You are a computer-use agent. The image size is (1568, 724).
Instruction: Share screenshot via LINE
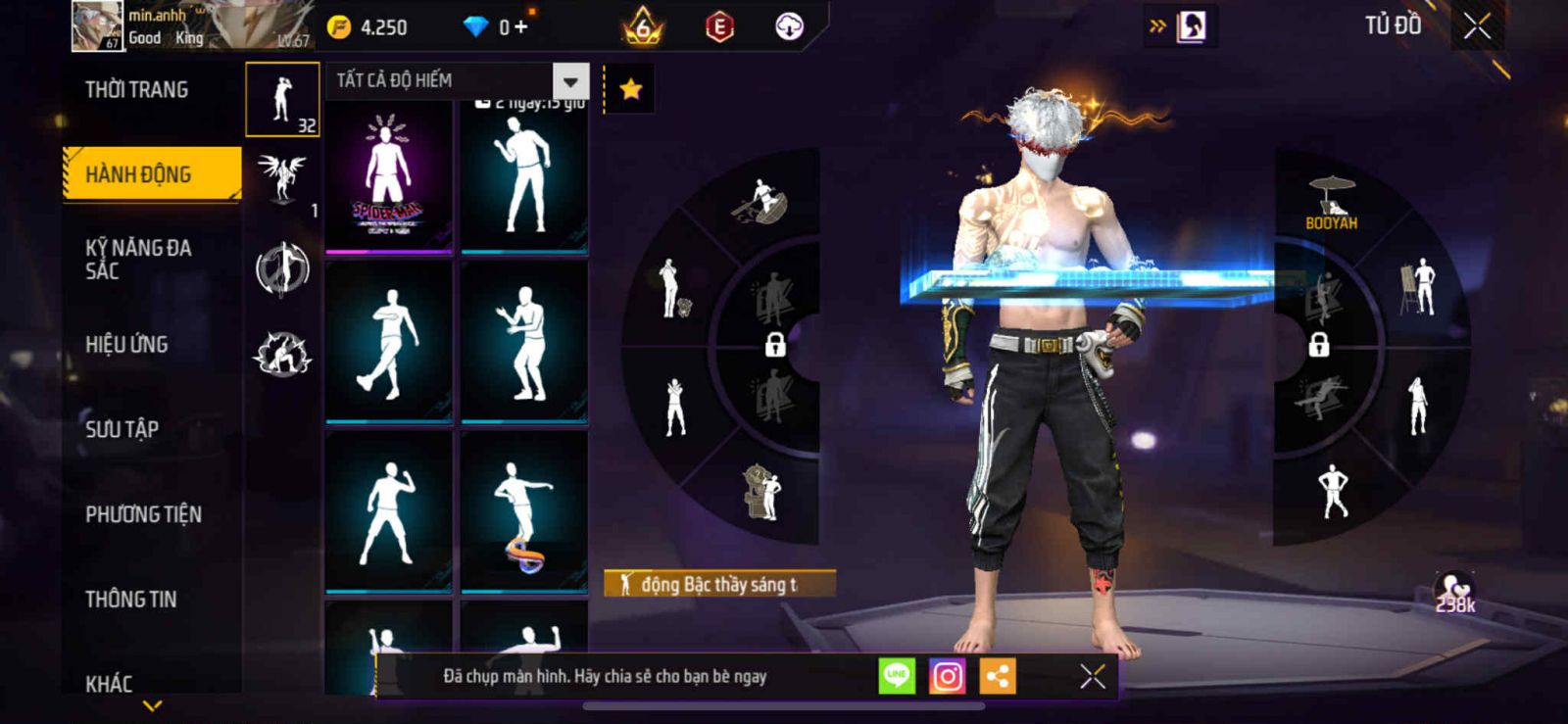click(896, 676)
